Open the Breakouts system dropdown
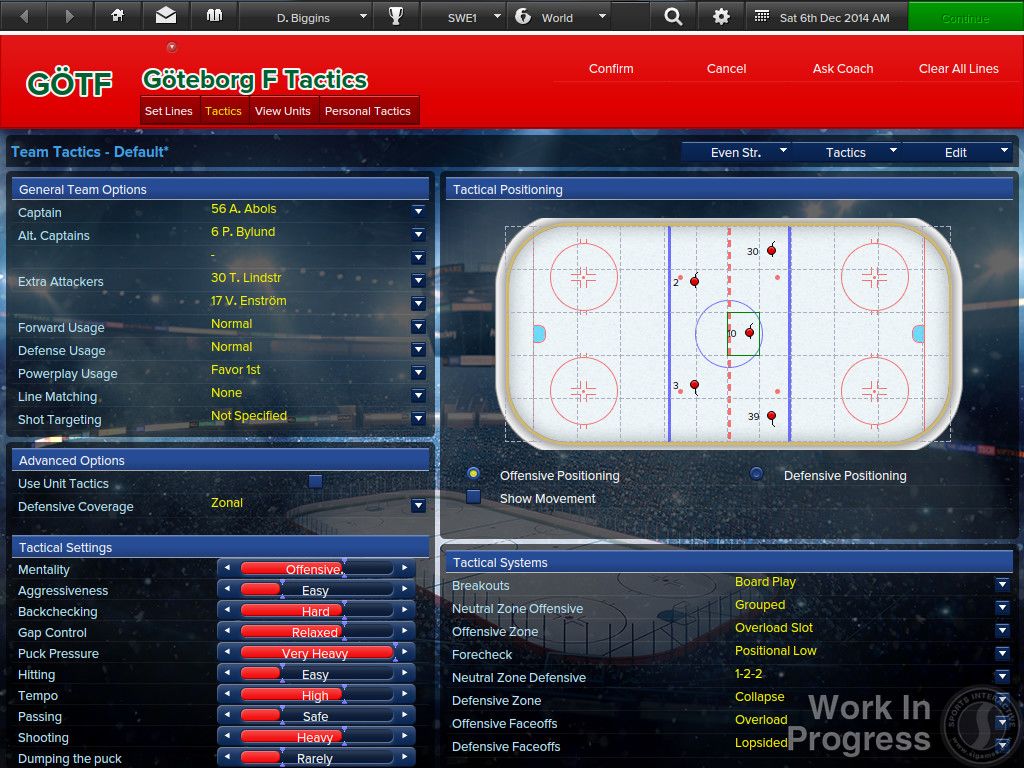Viewport: 1024px width, 768px height. [x=1002, y=584]
